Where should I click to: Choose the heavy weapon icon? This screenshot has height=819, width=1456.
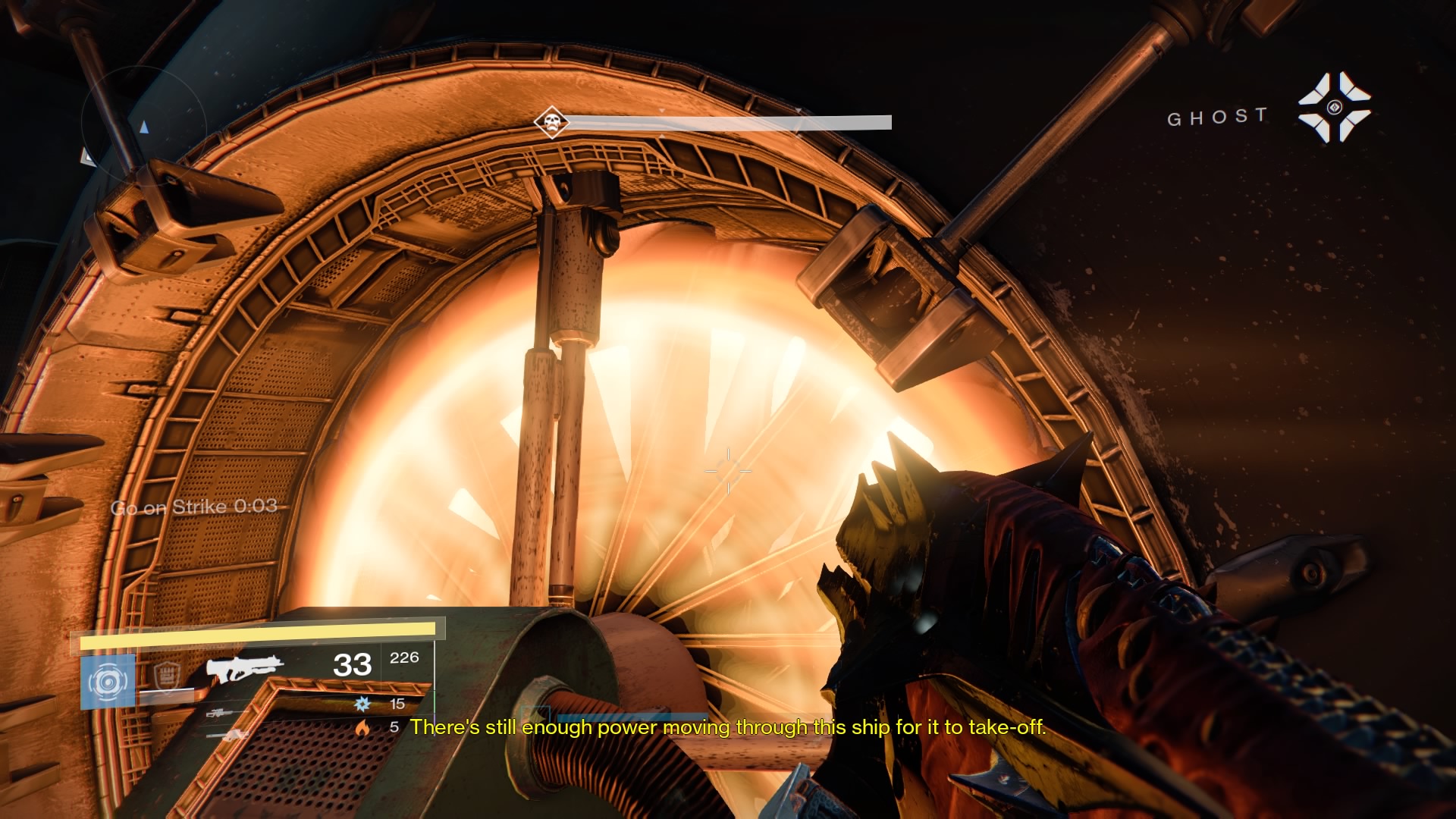230,734
